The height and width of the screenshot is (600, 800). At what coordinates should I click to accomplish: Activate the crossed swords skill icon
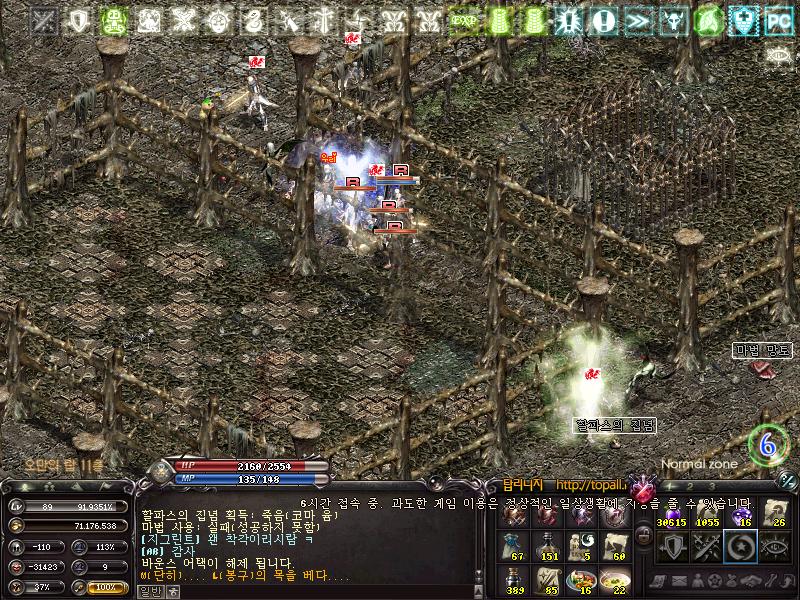[x=706, y=548]
